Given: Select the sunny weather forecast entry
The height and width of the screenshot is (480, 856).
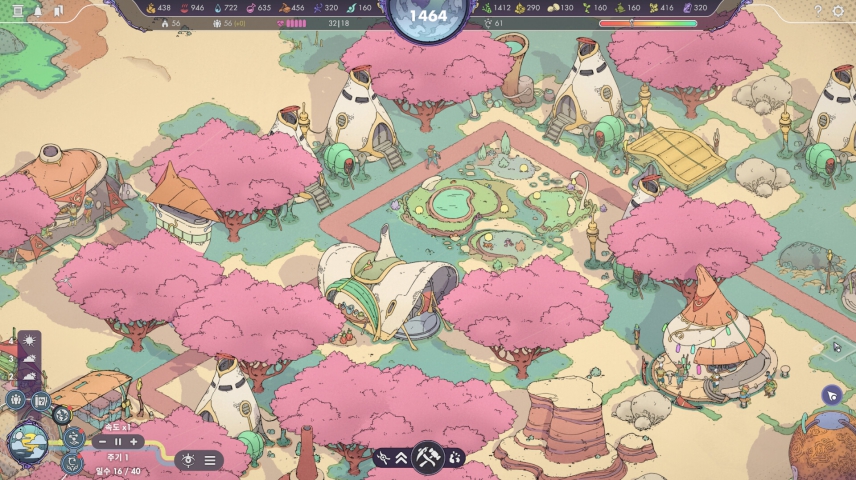Looking at the screenshot, I should coord(29,343).
